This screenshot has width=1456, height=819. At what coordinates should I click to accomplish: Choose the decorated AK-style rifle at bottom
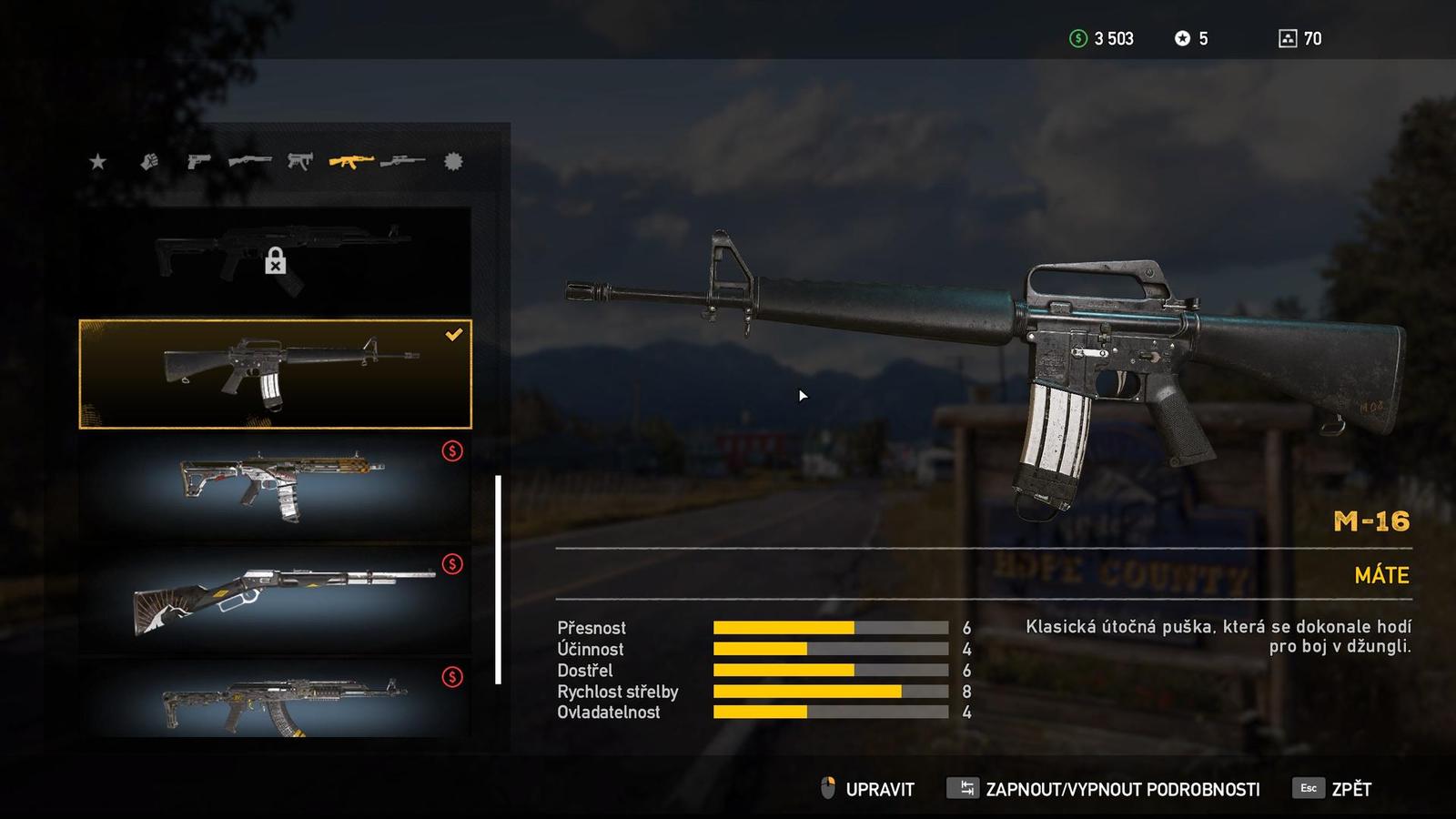tap(275, 699)
